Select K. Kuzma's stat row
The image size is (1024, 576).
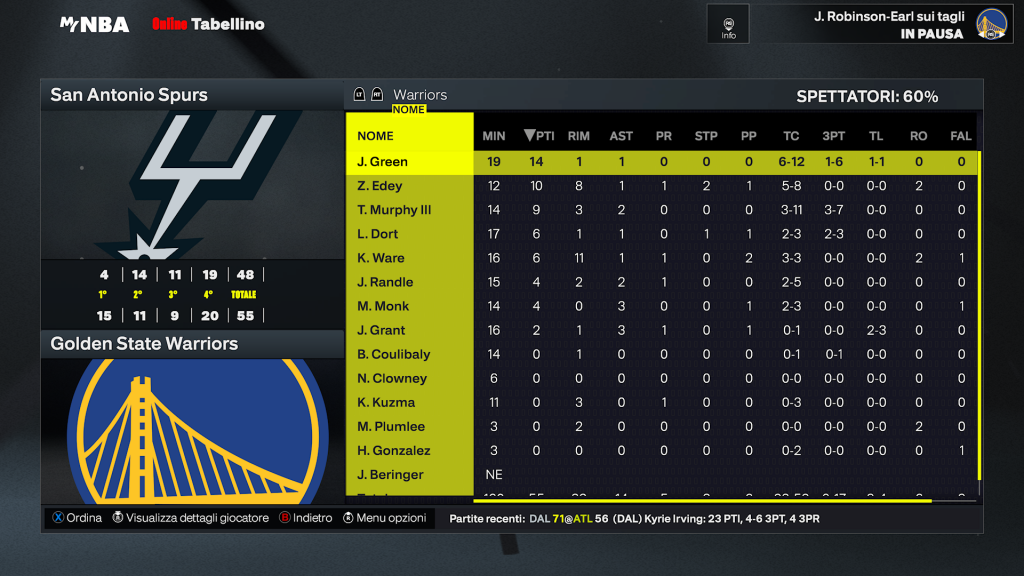[384, 402]
